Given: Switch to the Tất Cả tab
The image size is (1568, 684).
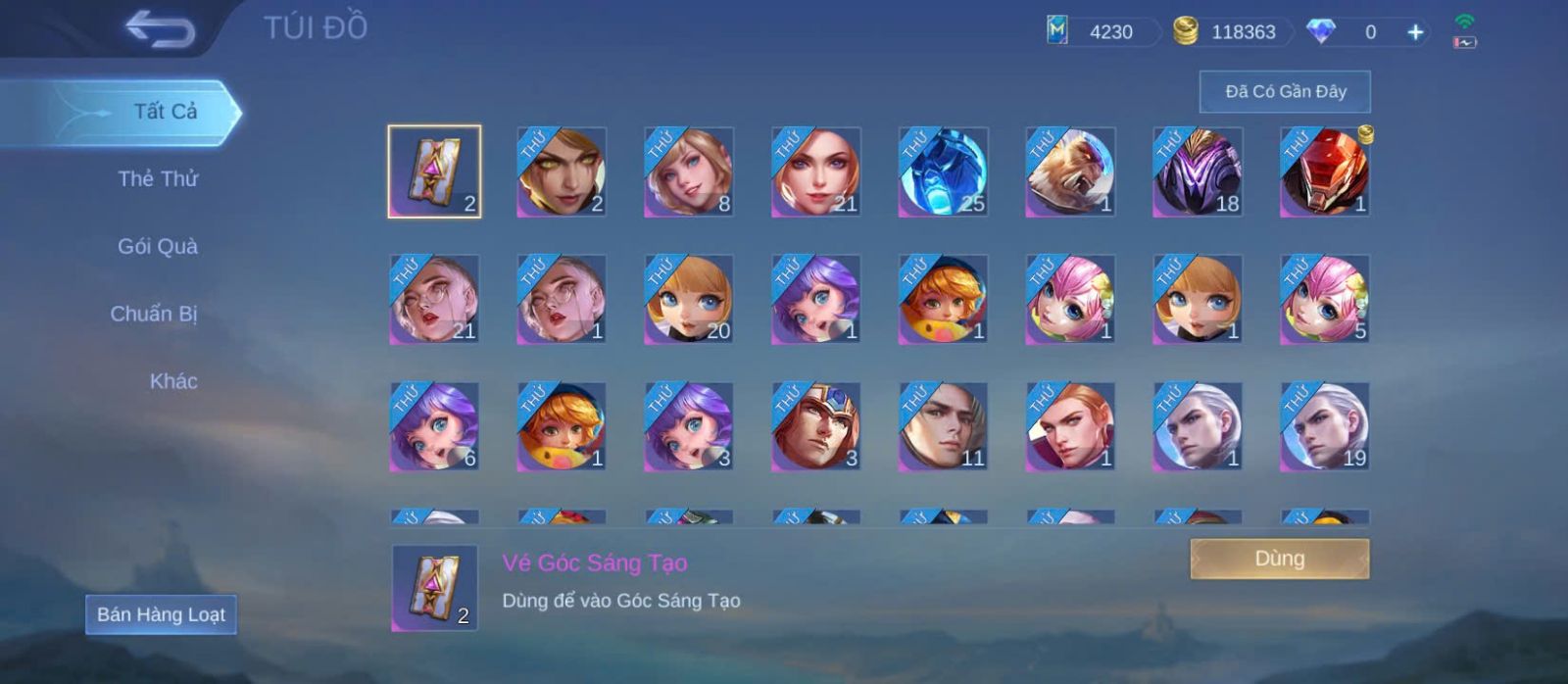Looking at the screenshot, I should tap(165, 112).
